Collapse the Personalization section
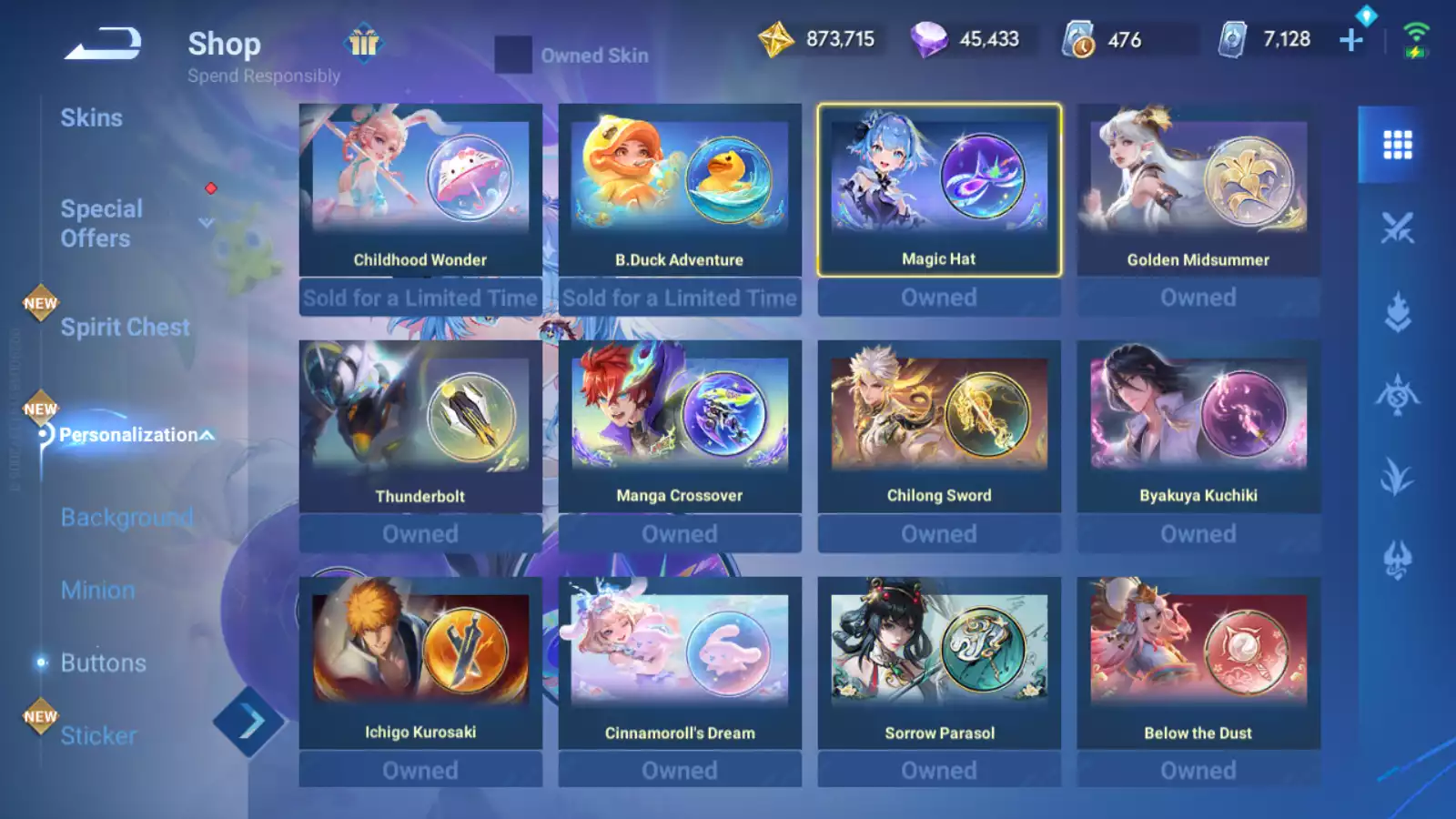Viewport: 1456px width, 819px height. (206, 435)
